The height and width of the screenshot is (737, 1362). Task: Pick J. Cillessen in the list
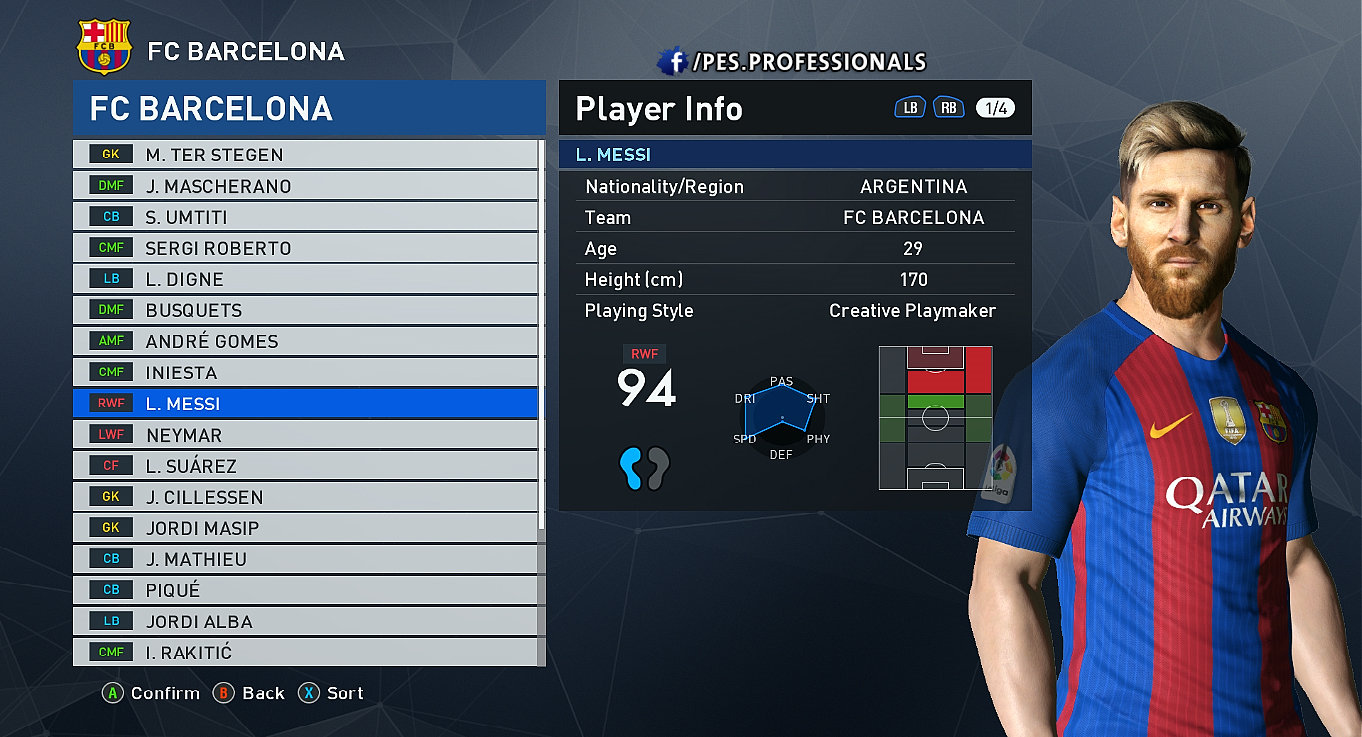(305, 497)
